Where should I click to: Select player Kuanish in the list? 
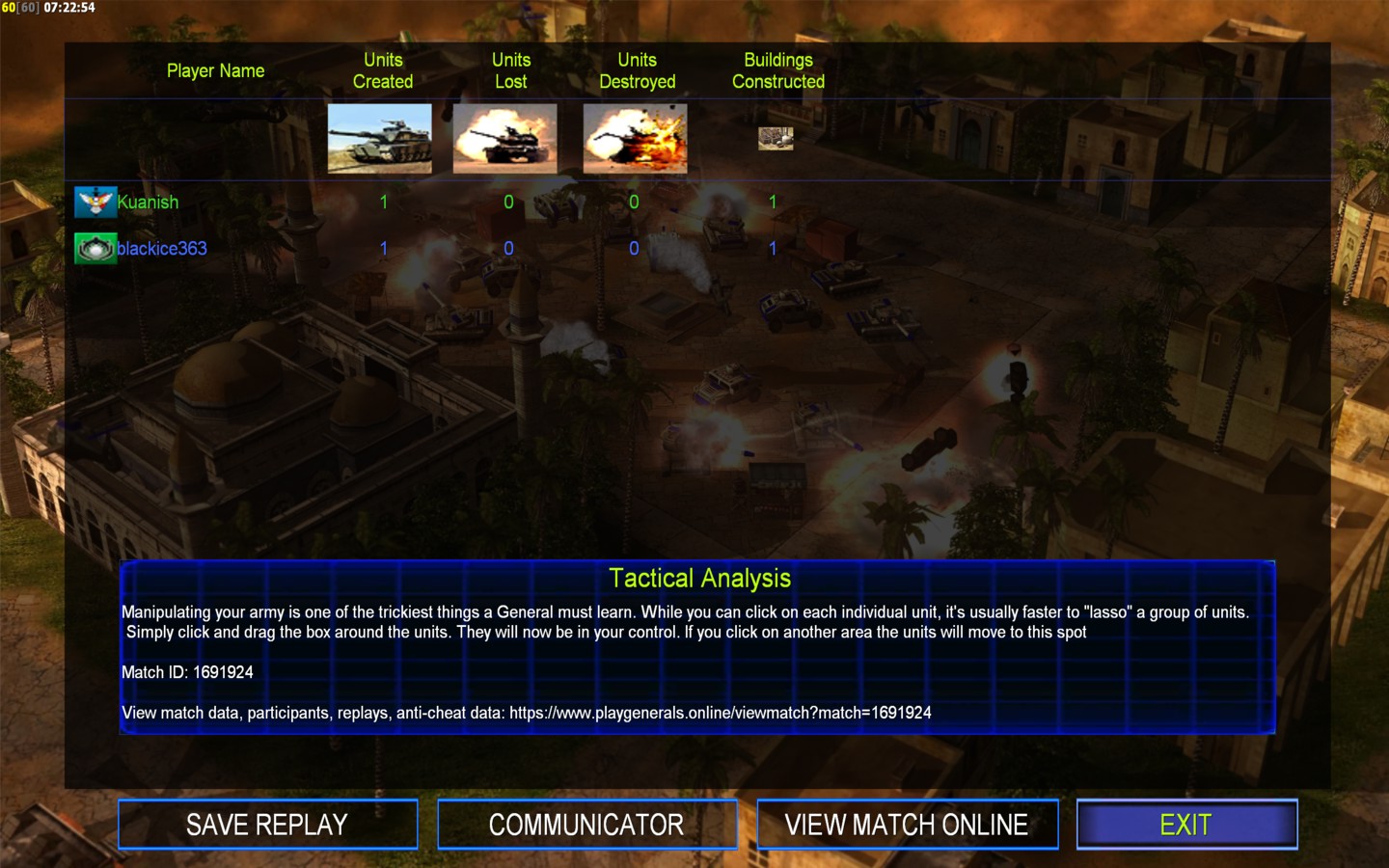pyautogui.click(x=148, y=203)
